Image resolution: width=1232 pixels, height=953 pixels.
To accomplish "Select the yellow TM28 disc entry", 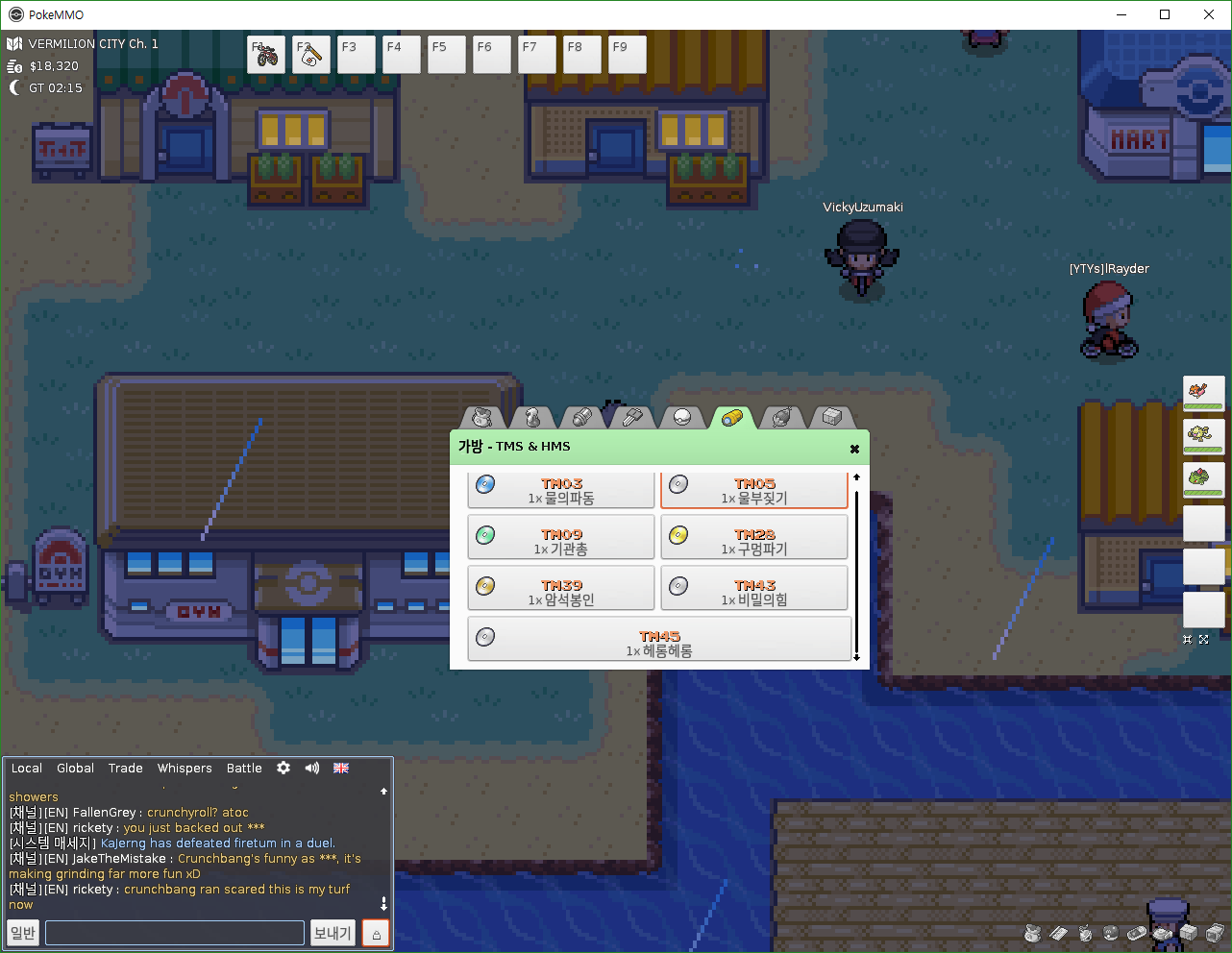I will [x=754, y=541].
